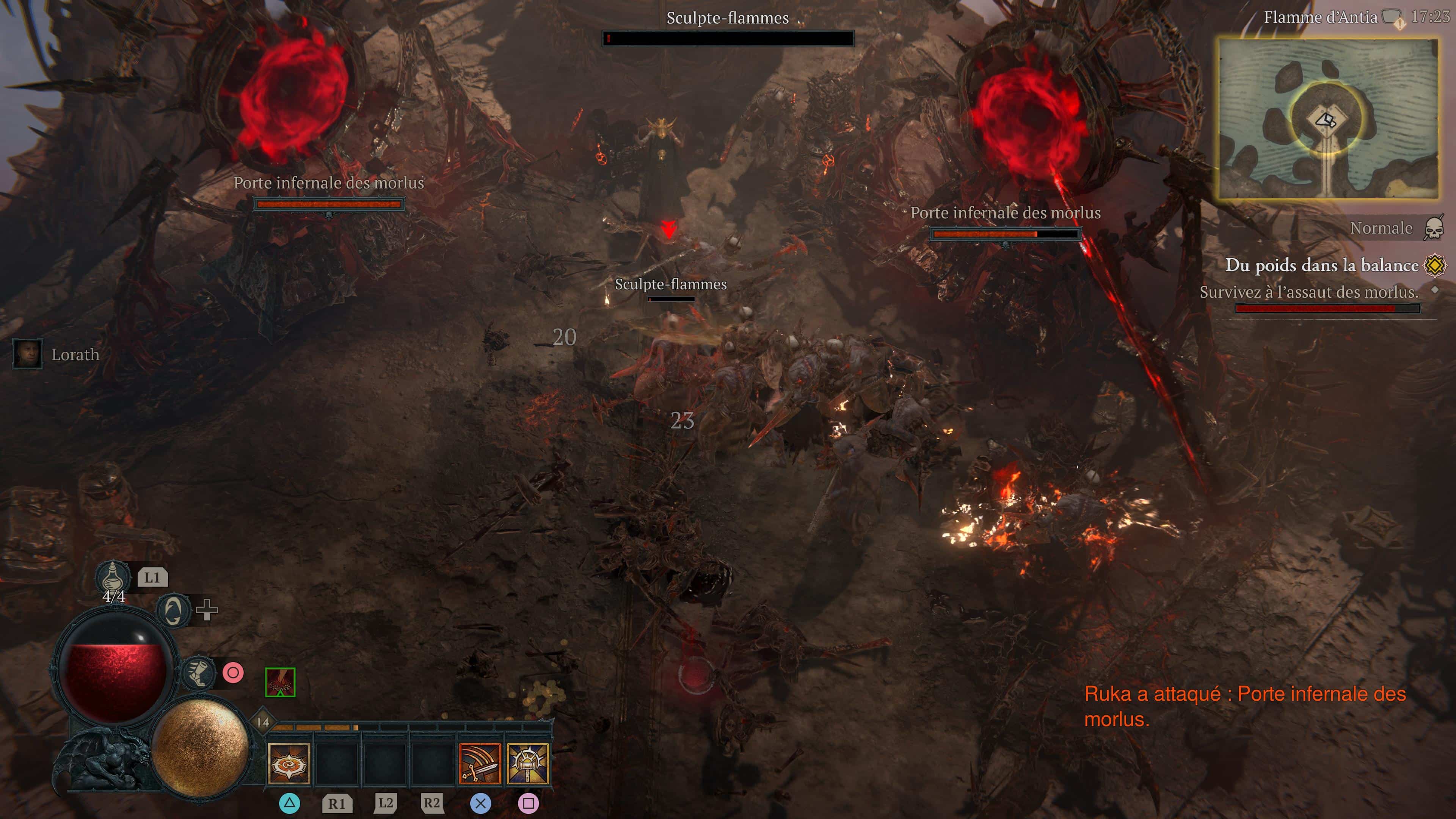Click the yellow quest marker icon
This screenshot has height=819, width=1456.
[1435, 265]
